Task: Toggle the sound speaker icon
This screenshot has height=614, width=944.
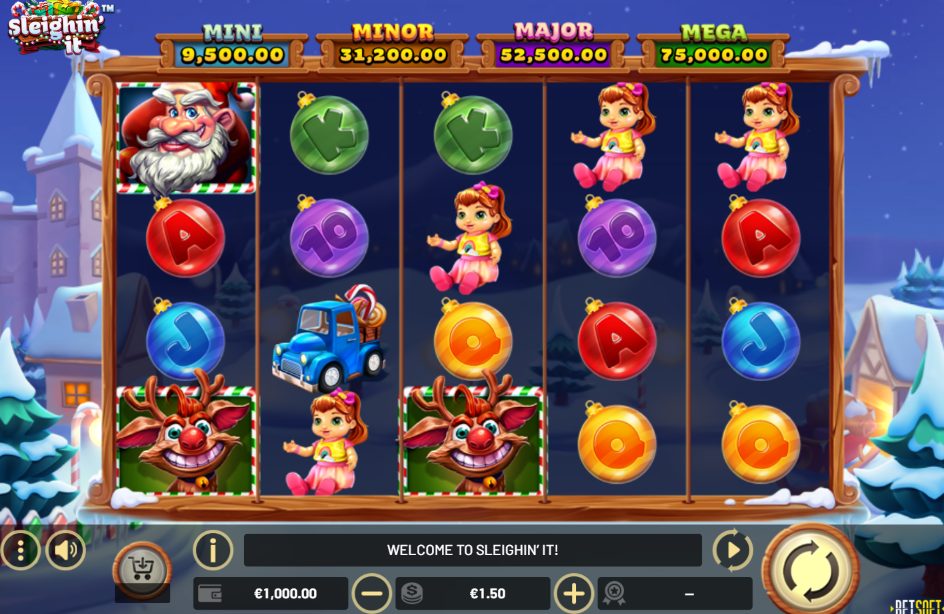Action: [65, 550]
